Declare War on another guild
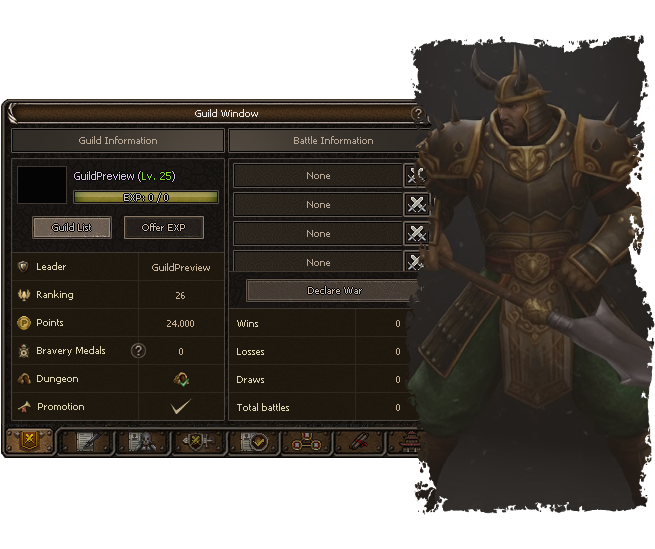Screen dimensions: 655x549 [x=332, y=291]
